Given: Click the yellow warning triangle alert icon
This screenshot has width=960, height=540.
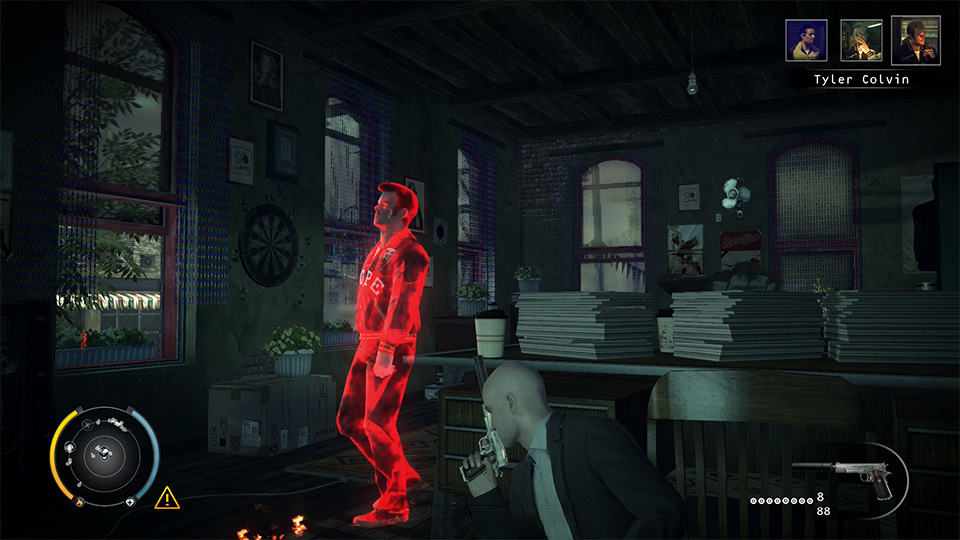Looking at the screenshot, I should pyautogui.click(x=167, y=495).
